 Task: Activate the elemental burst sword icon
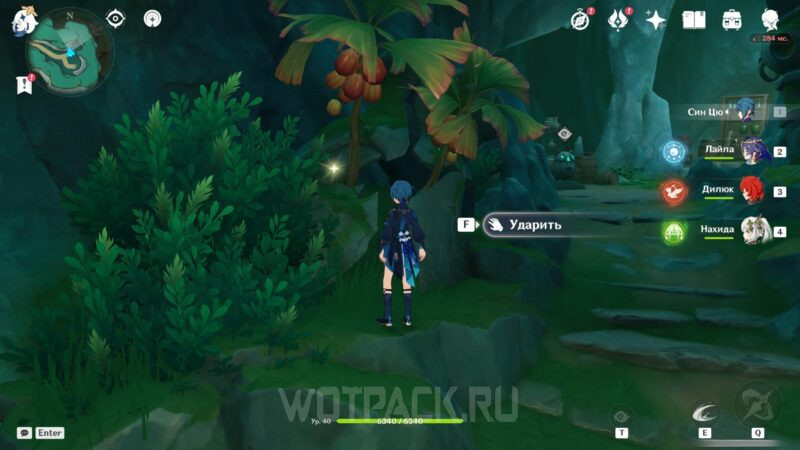coord(758,405)
